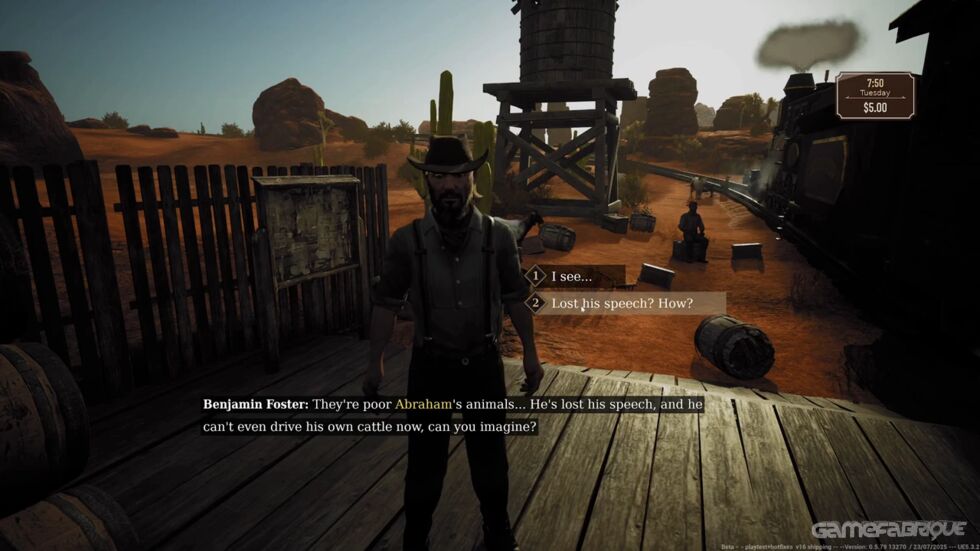The height and width of the screenshot is (551, 980).
Task: Choose the "I see..." dialogue reply
Action: 572,276
